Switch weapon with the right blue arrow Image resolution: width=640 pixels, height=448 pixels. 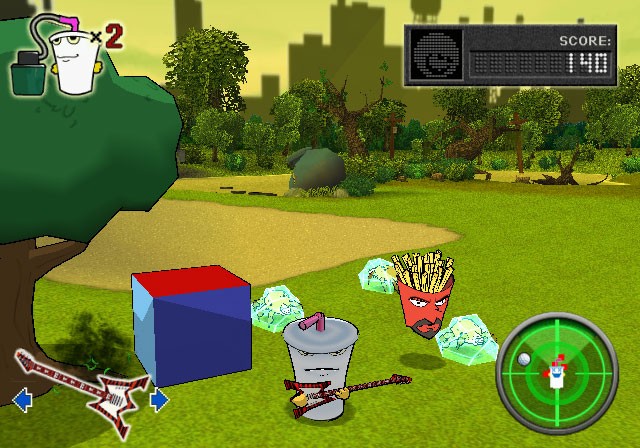158,400
